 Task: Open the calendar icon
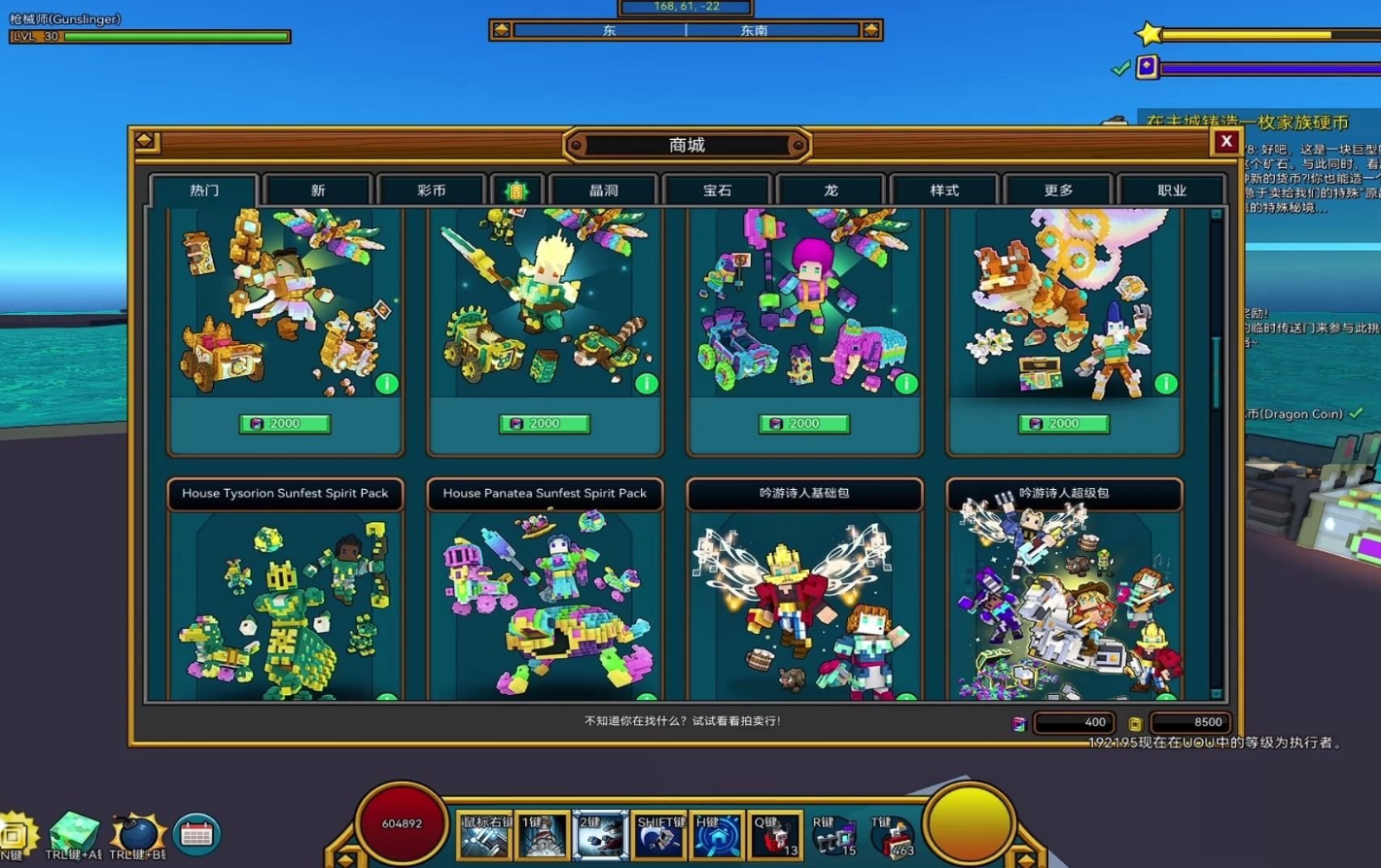pyautogui.click(x=196, y=834)
